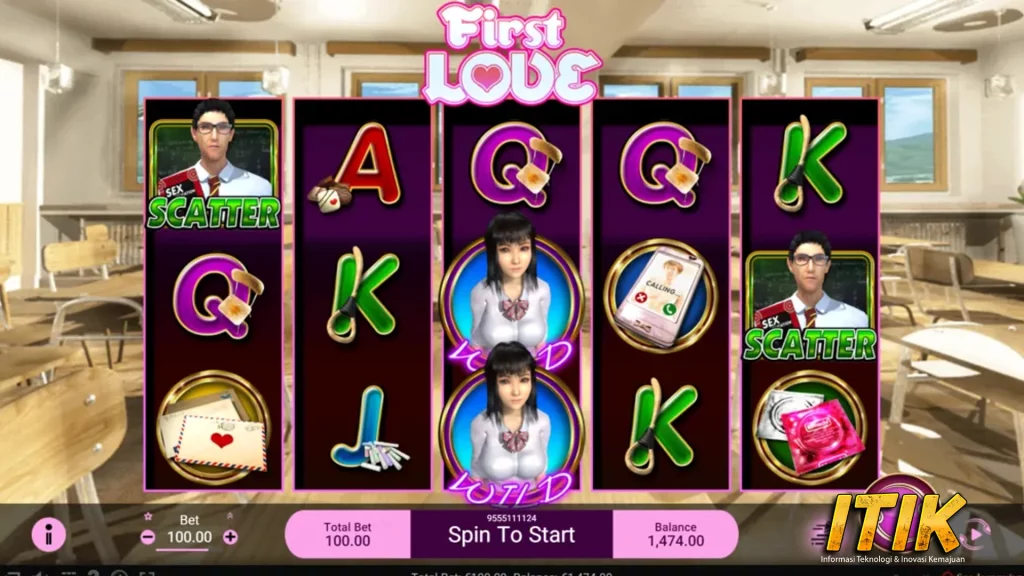Decrease the bet with the minus button

147,537
